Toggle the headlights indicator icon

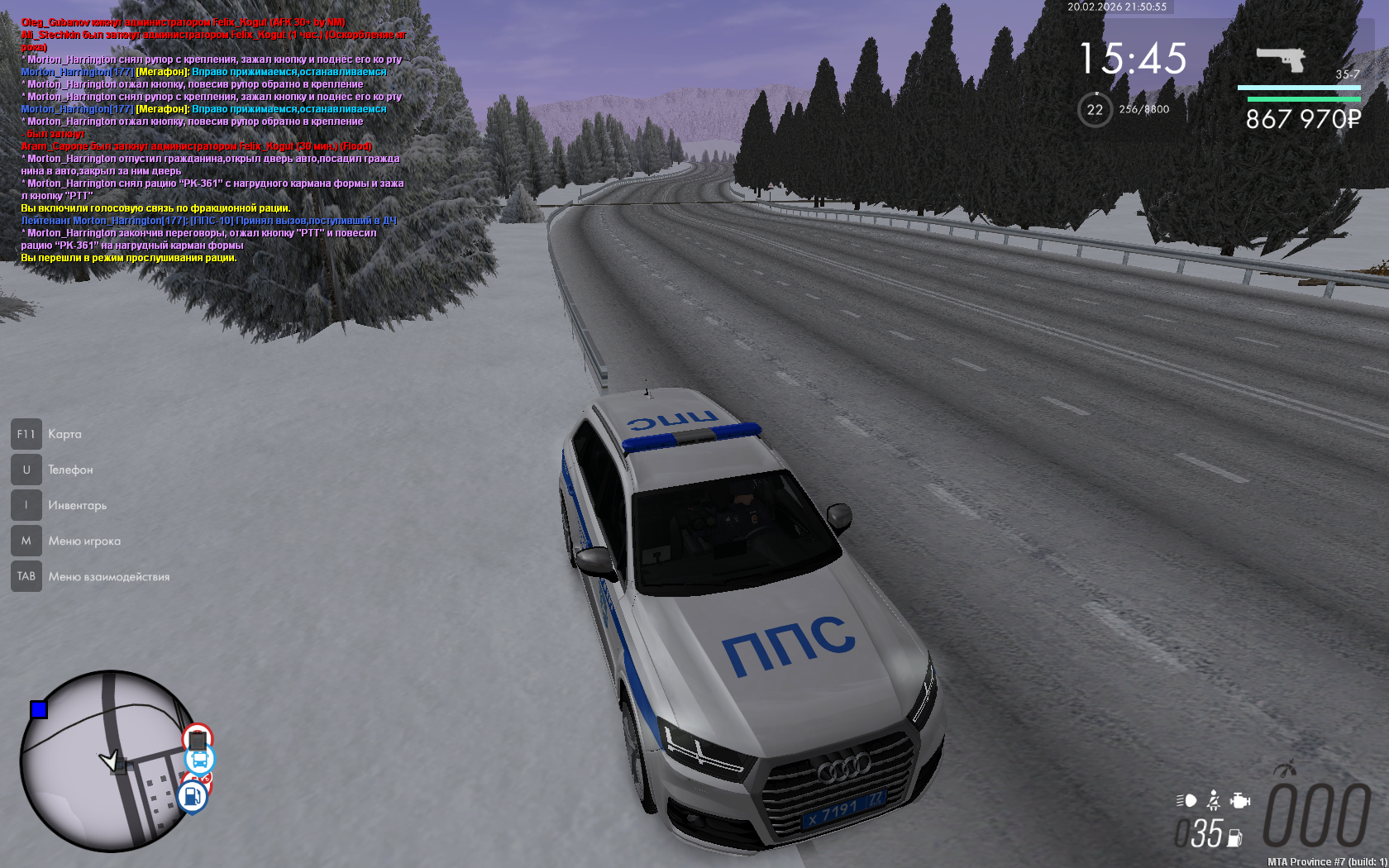(x=1186, y=800)
